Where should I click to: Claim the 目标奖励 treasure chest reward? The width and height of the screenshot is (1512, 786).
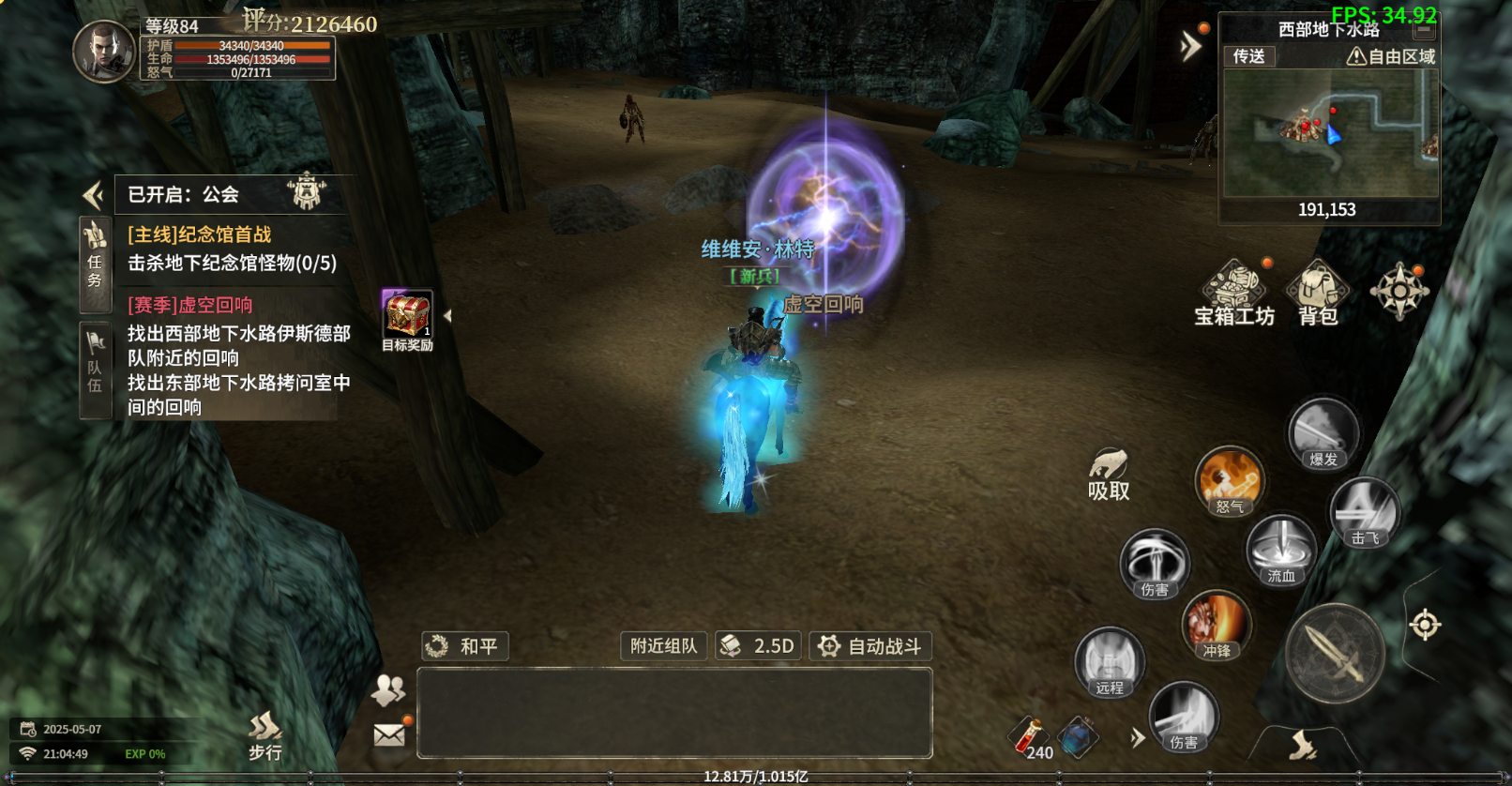pyautogui.click(x=407, y=317)
